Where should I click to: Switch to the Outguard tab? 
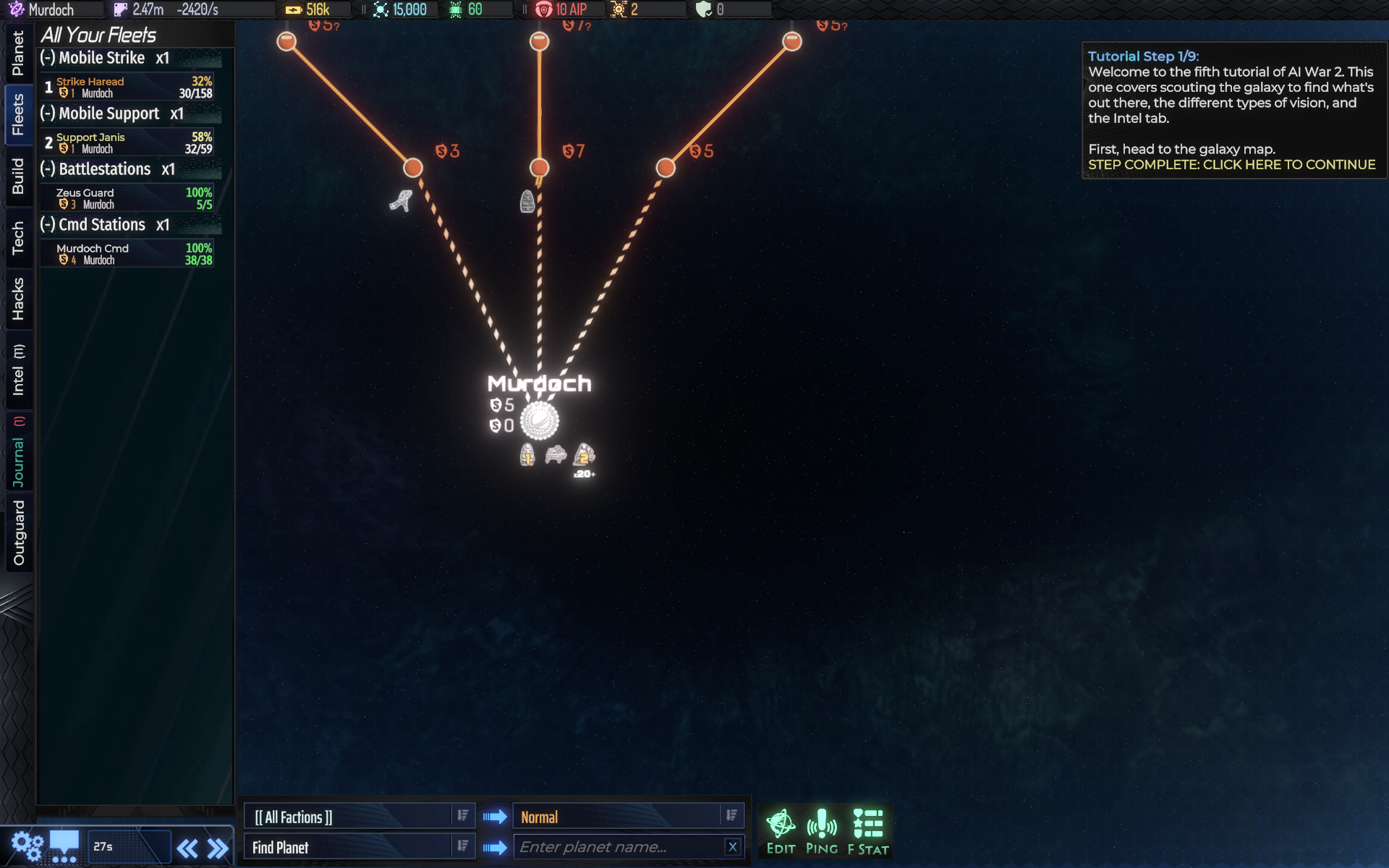[x=18, y=532]
